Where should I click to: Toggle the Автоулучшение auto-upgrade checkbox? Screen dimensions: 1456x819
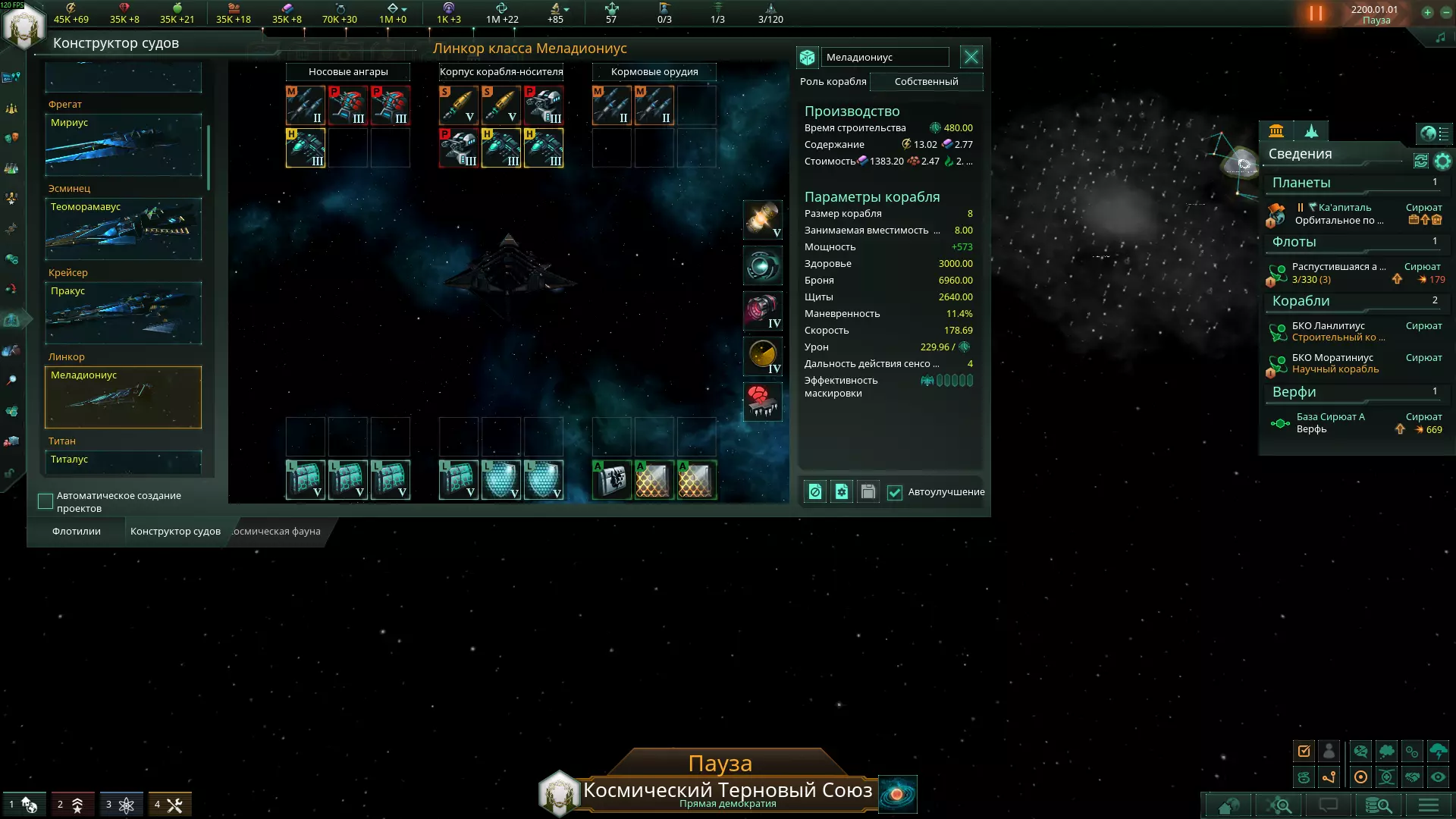click(895, 492)
